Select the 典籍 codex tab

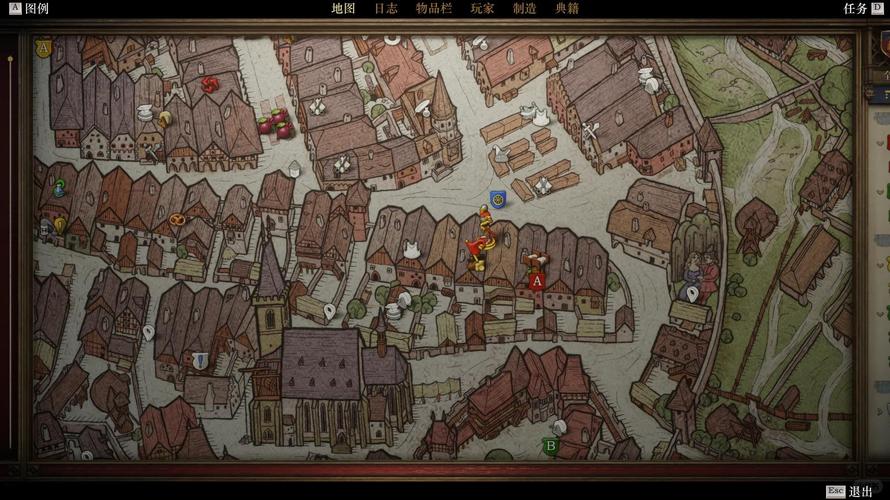[566, 8]
